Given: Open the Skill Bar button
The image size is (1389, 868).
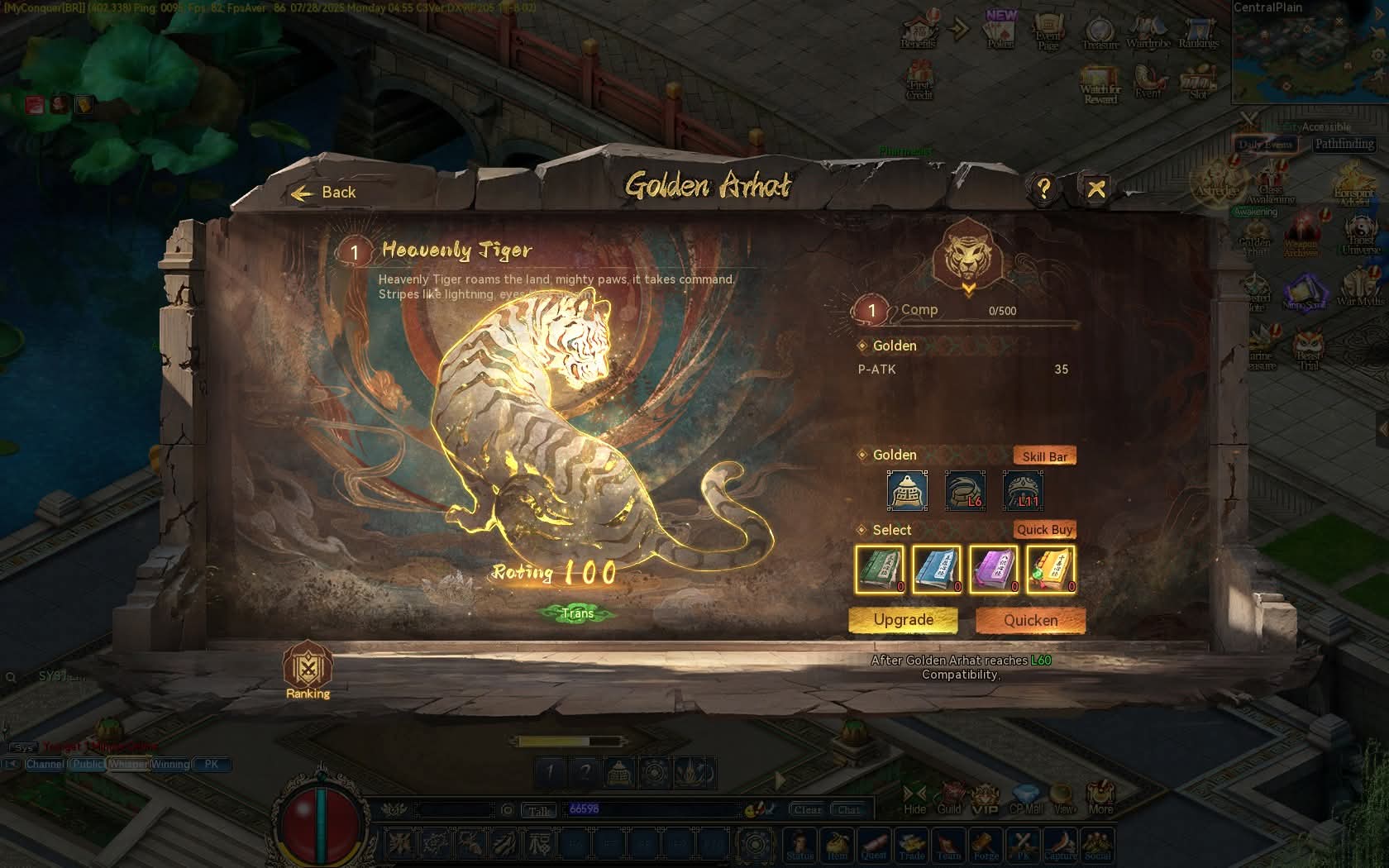Looking at the screenshot, I should (1044, 456).
